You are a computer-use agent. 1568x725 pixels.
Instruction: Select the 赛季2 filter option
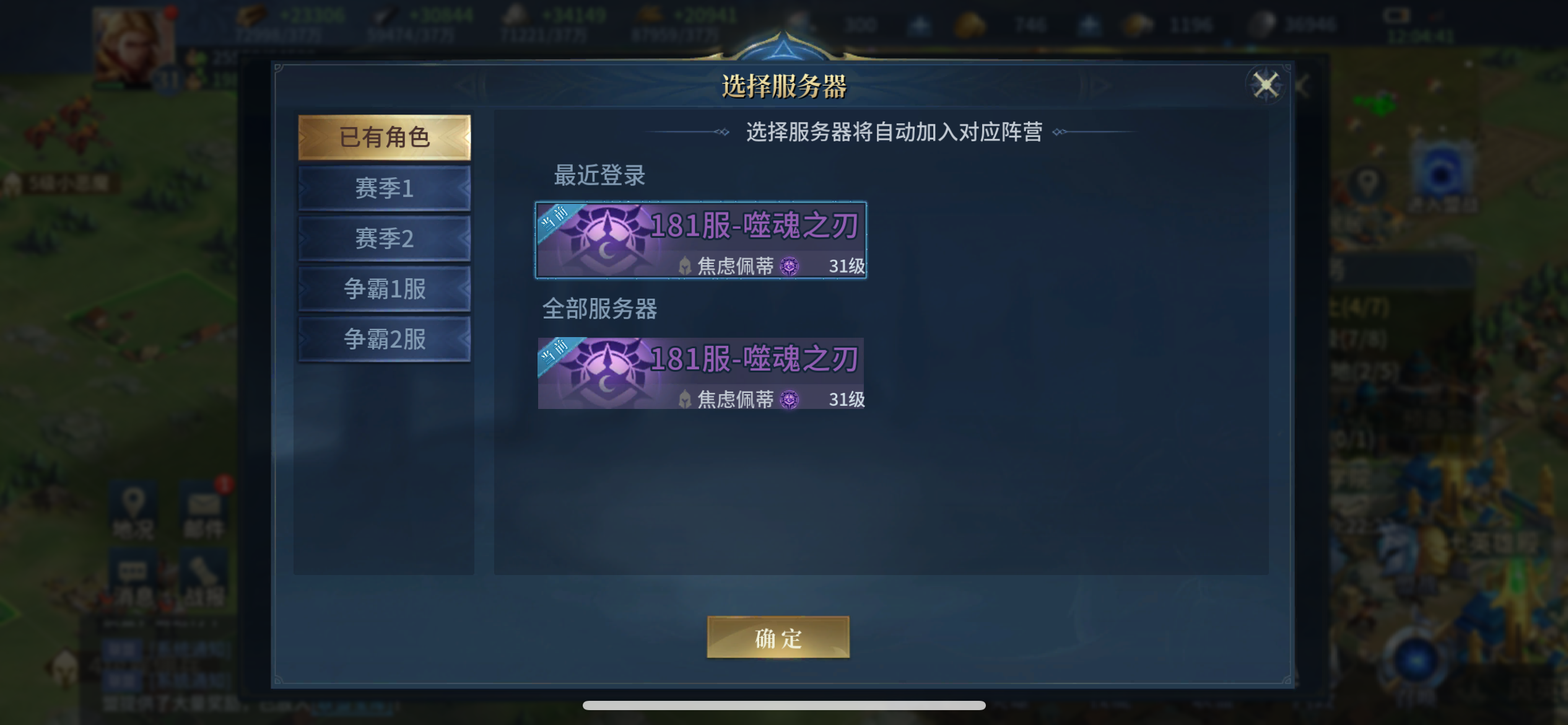coord(385,238)
